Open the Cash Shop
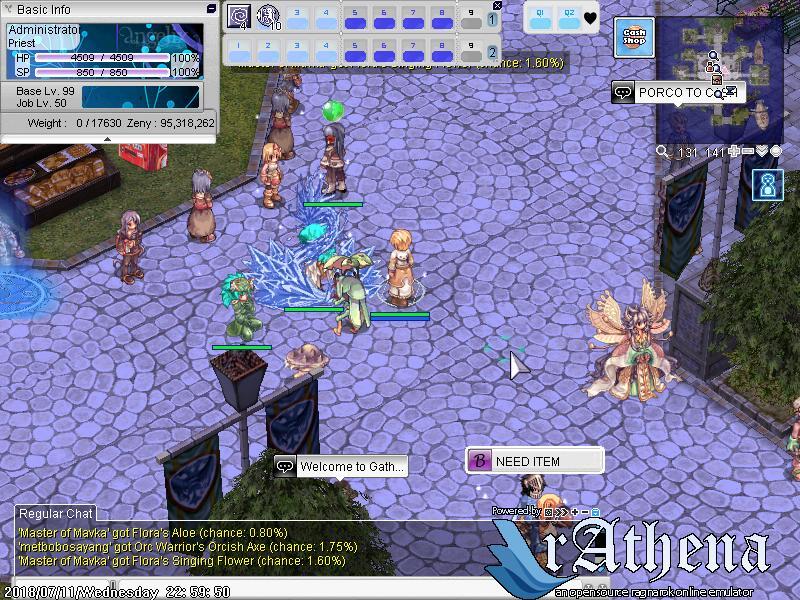The height and width of the screenshot is (600, 800). [x=634, y=38]
